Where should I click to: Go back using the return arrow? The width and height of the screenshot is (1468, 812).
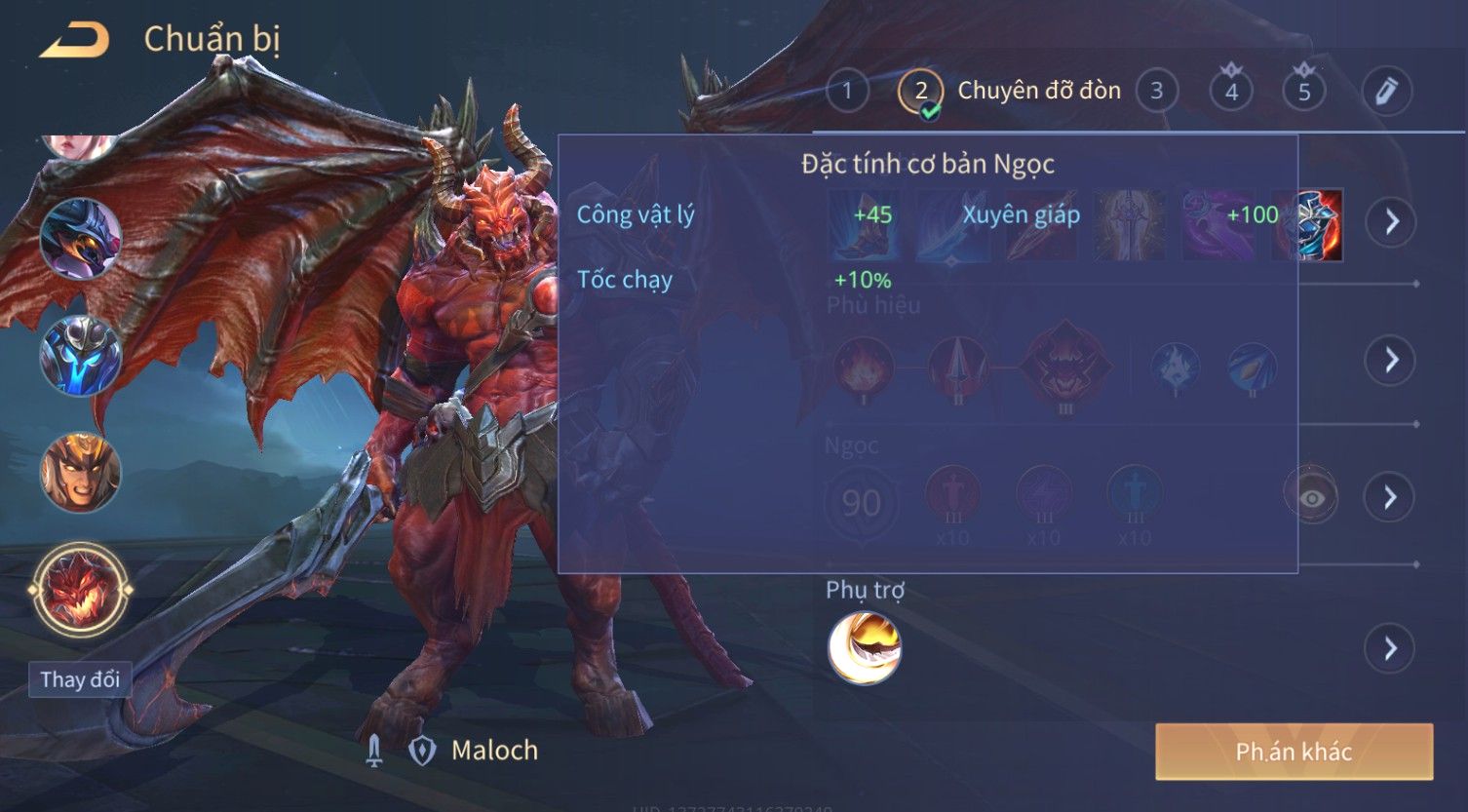tap(74, 41)
